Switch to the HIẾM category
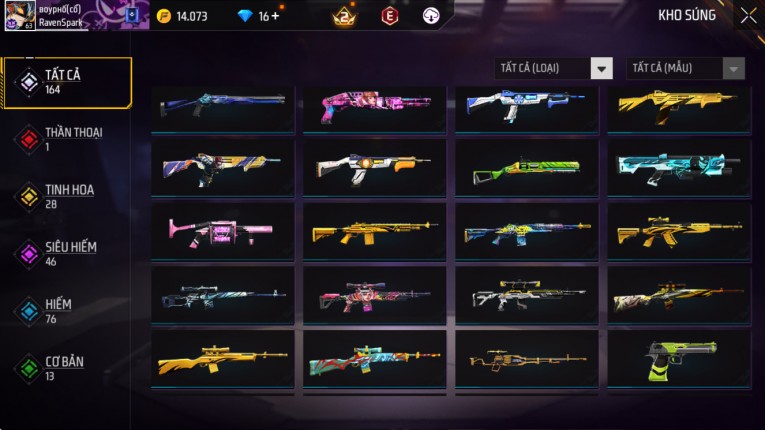Screen dimensions: 765x430 coord(67,310)
